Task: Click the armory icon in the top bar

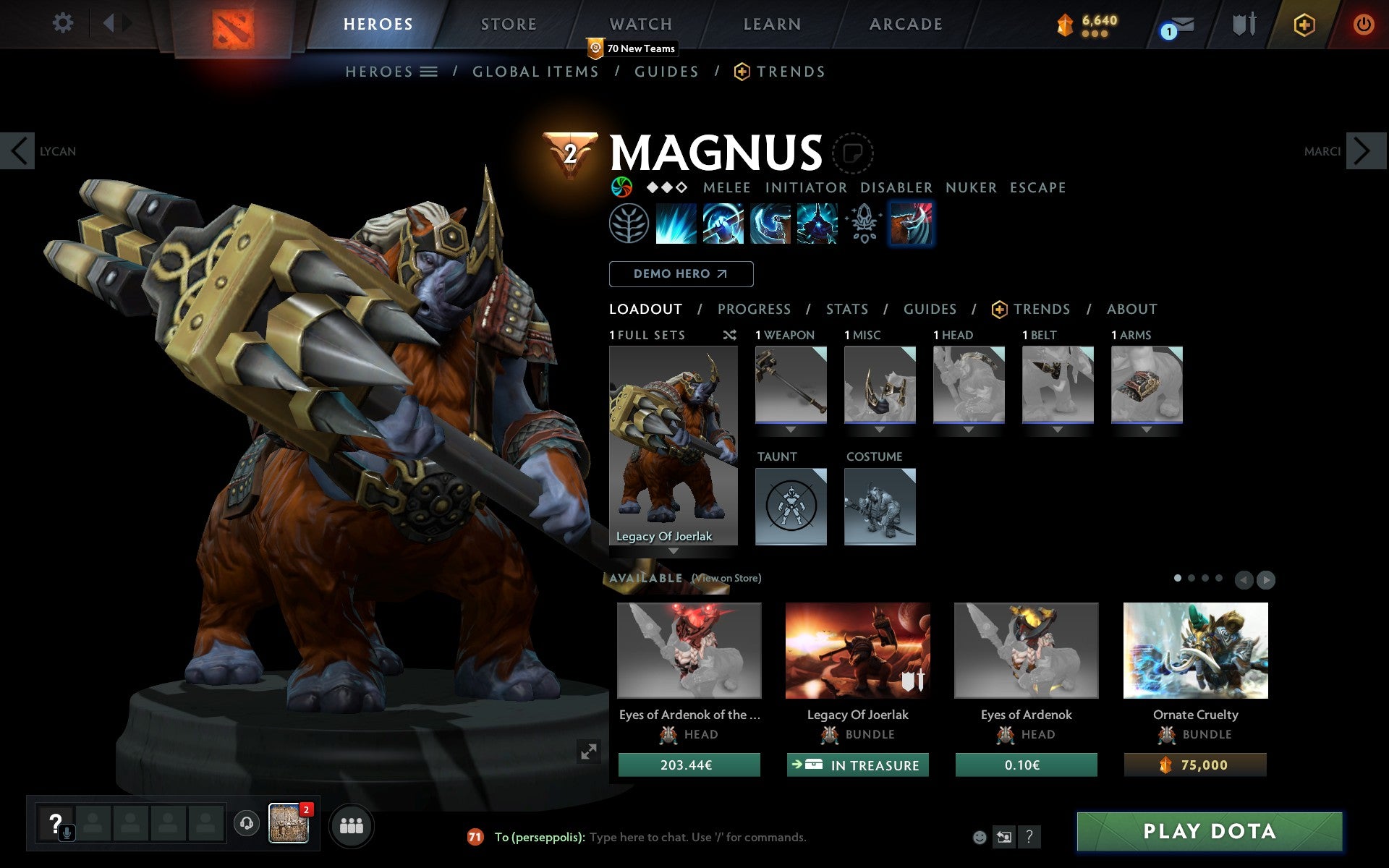Action: (x=1243, y=24)
